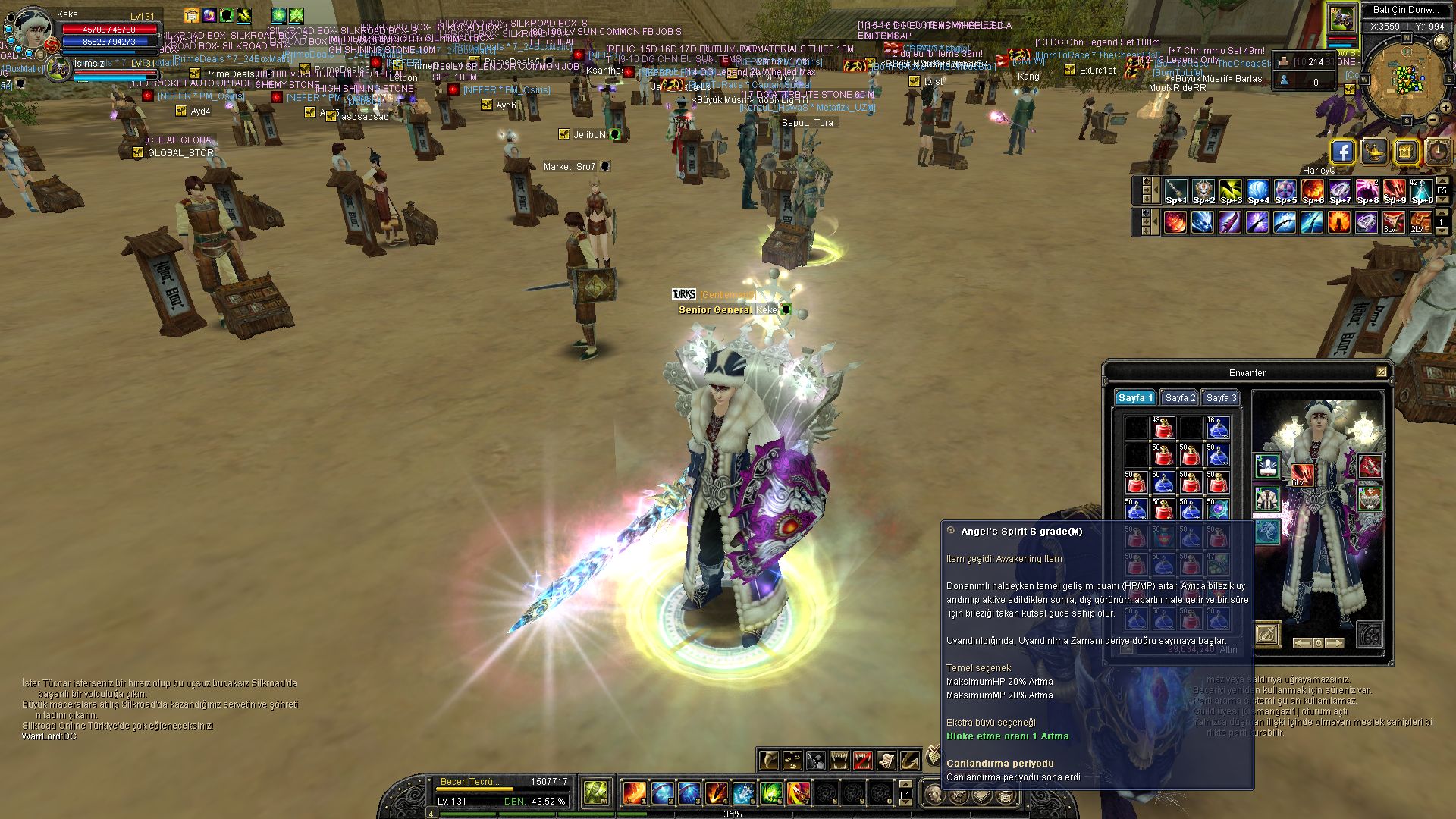This screenshot has height=819, width=1456.
Task: Select the red flag equipment slot
Action: [1370, 466]
